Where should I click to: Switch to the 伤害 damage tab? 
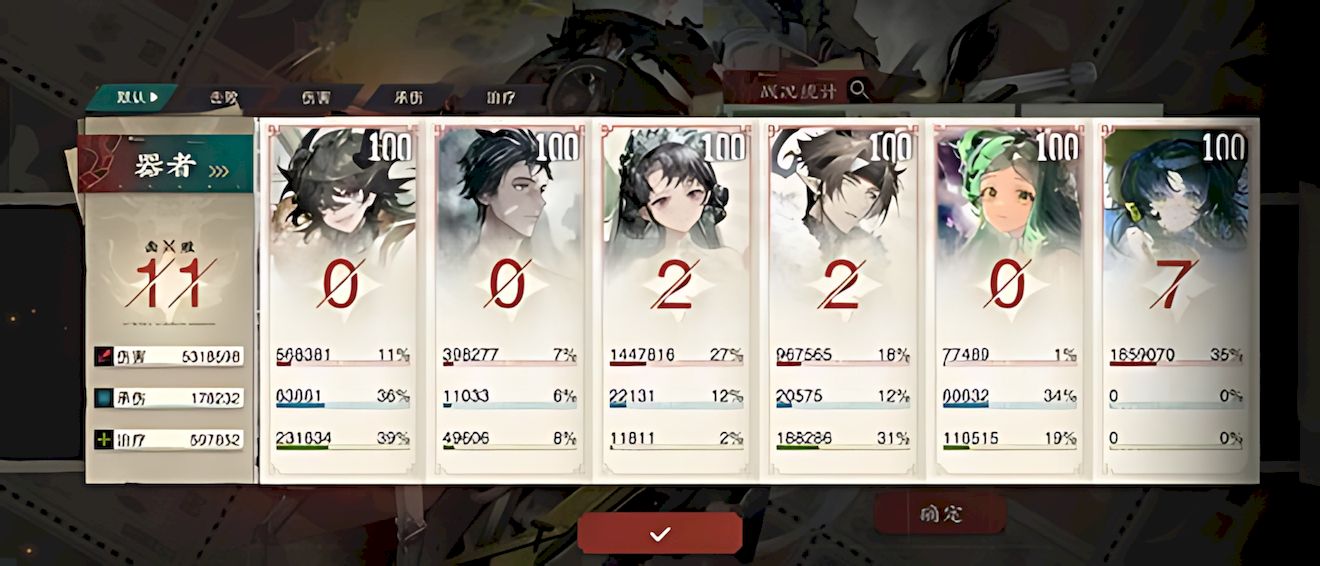click(x=315, y=98)
